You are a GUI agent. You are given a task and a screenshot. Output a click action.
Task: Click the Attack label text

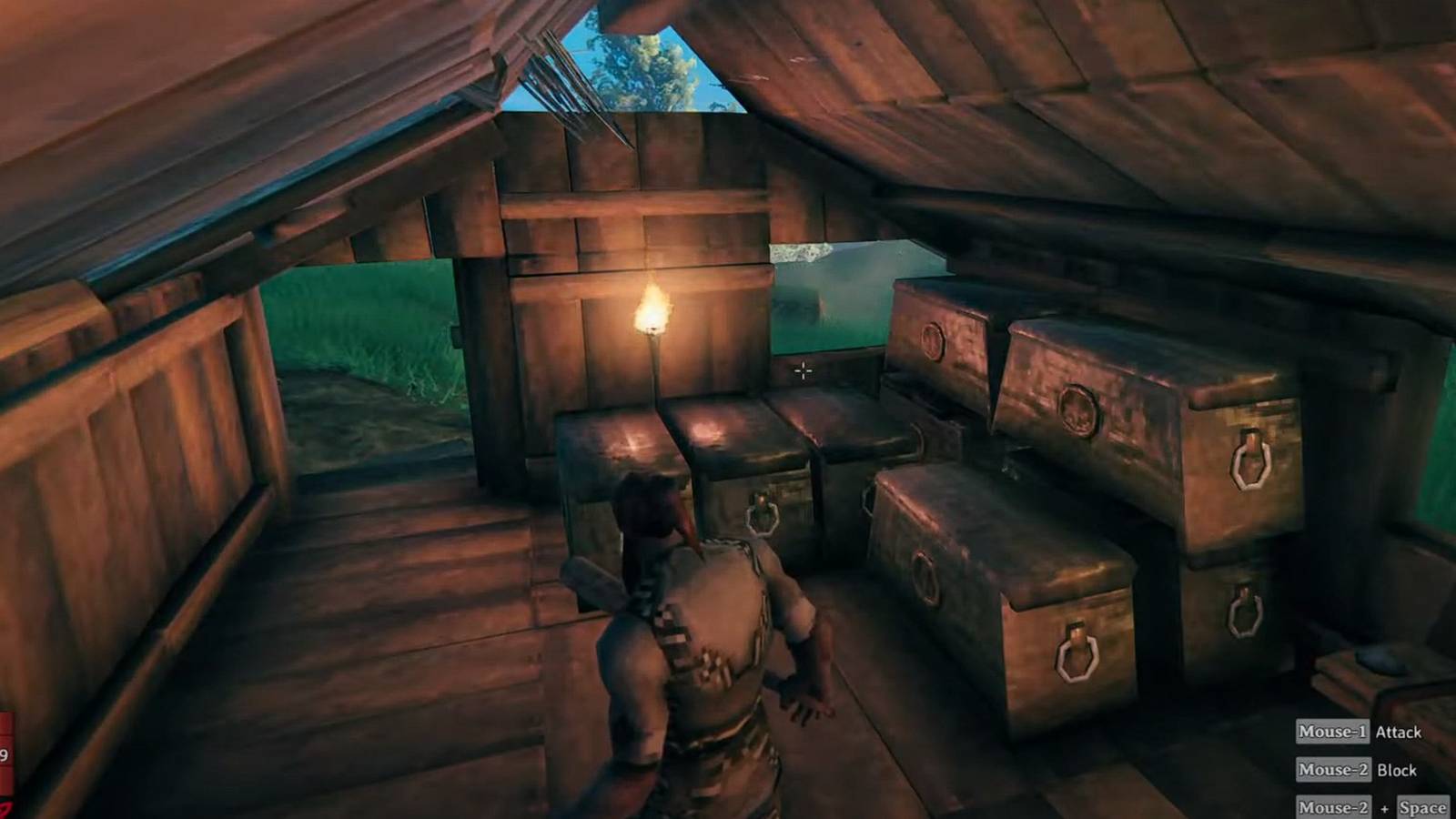click(x=1399, y=732)
